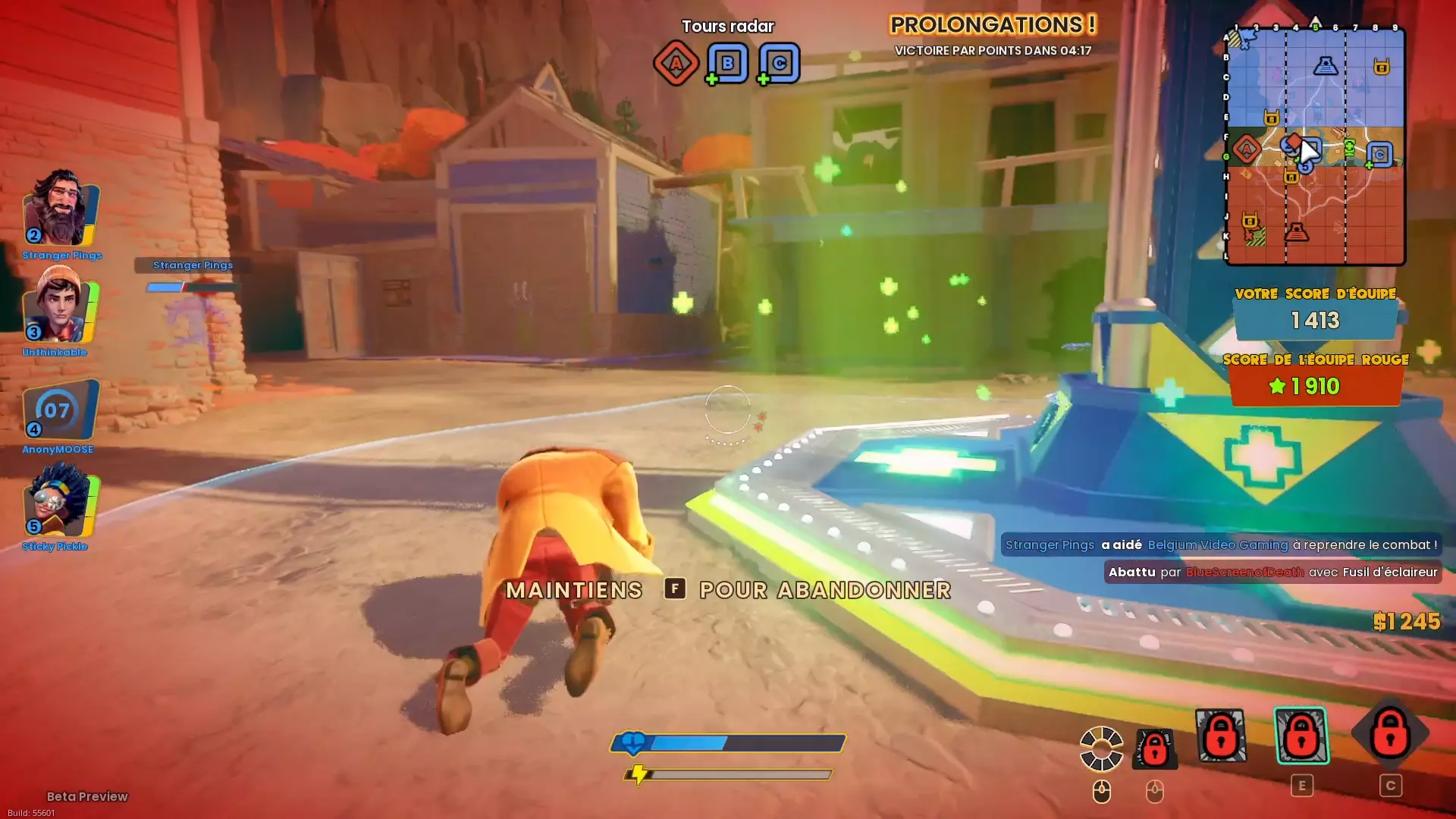This screenshot has height=819, width=1456.
Task: Click Stranger Pings teammate portrait
Action: [x=61, y=209]
